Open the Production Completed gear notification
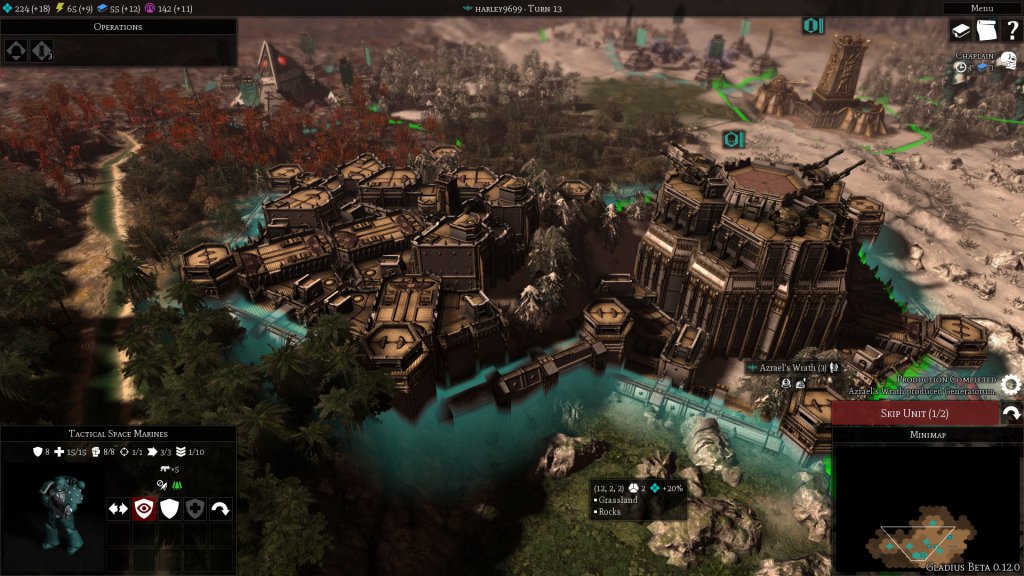The height and width of the screenshot is (576, 1024). [1010, 384]
